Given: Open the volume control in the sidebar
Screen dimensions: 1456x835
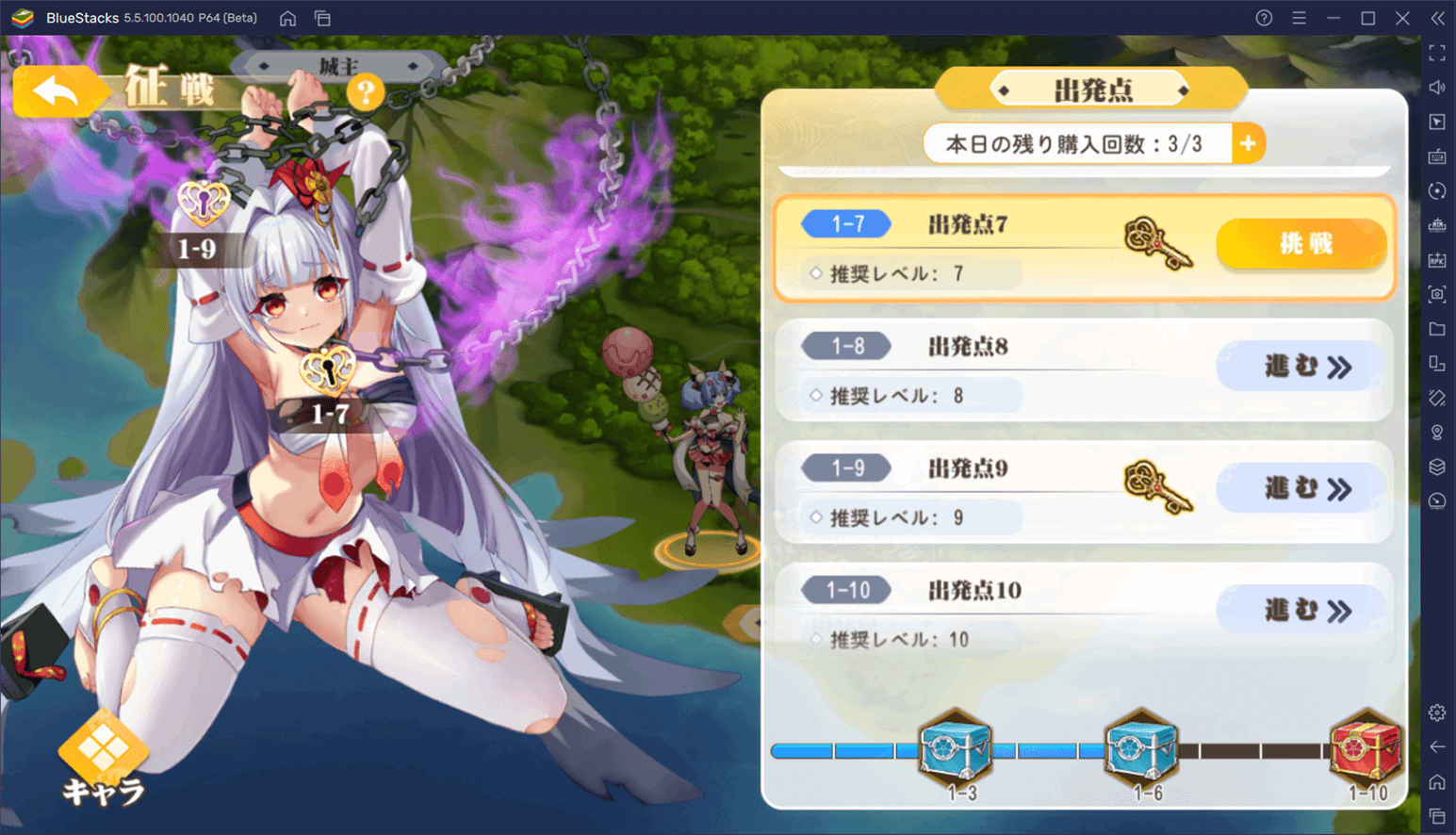Looking at the screenshot, I should pyautogui.click(x=1438, y=87).
